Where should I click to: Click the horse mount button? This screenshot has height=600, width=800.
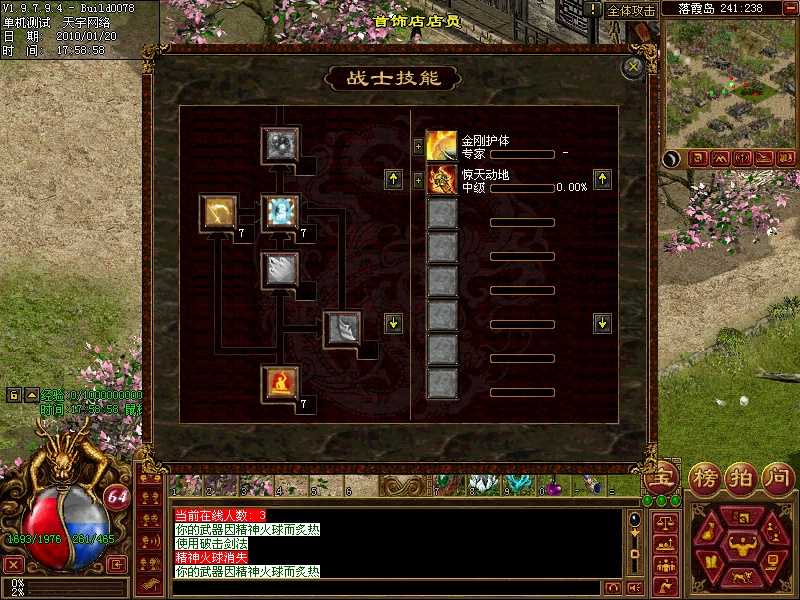pos(743,576)
